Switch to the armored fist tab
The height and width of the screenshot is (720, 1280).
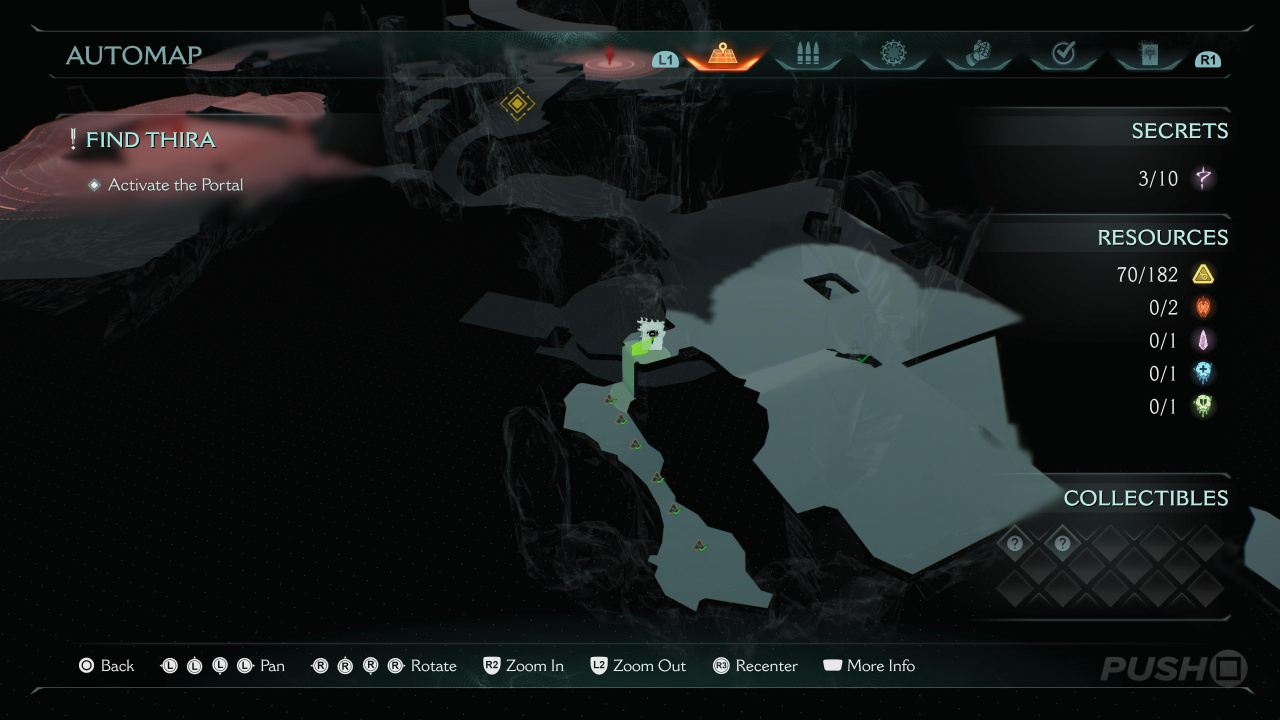[x=978, y=55]
